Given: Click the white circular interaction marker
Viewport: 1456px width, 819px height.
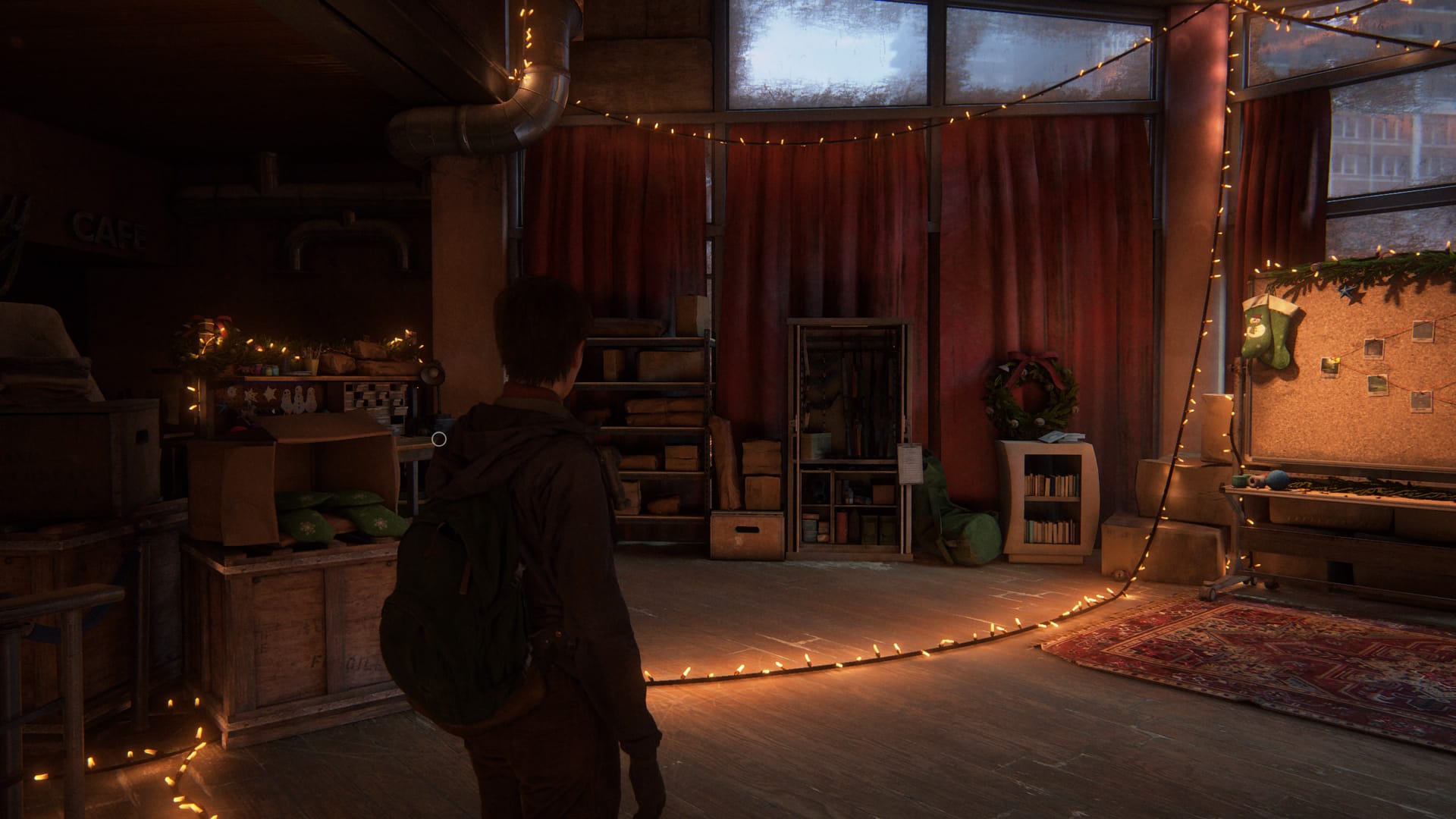Looking at the screenshot, I should 438,438.
